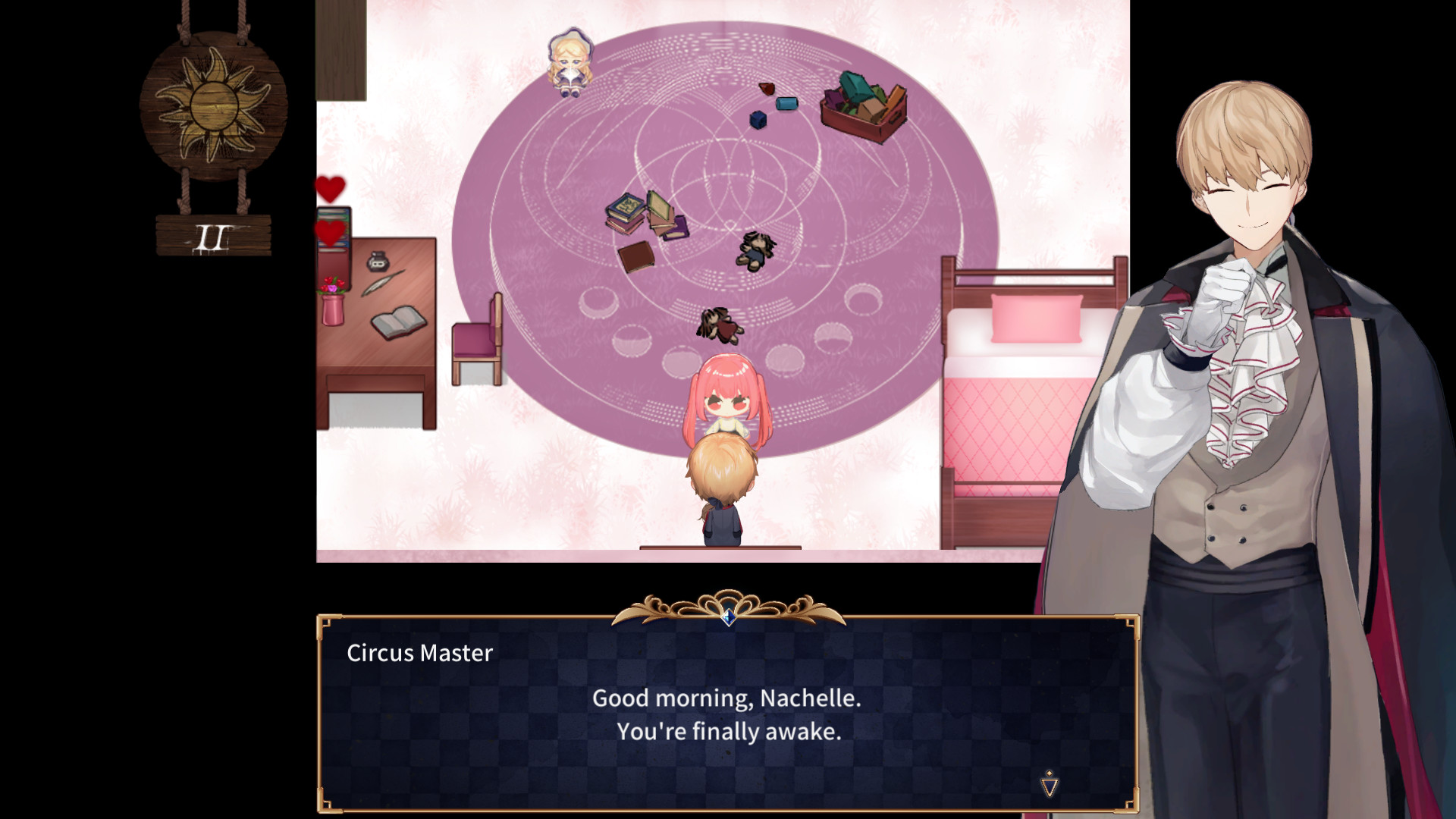This screenshot has height=819, width=1456.
Task: Click the Circus Master name label
Action: [x=419, y=651]
